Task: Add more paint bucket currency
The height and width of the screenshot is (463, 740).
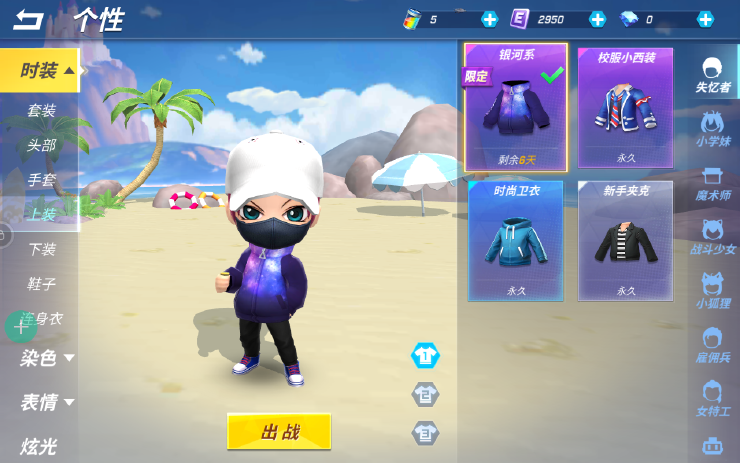Action: click(489, 19)
